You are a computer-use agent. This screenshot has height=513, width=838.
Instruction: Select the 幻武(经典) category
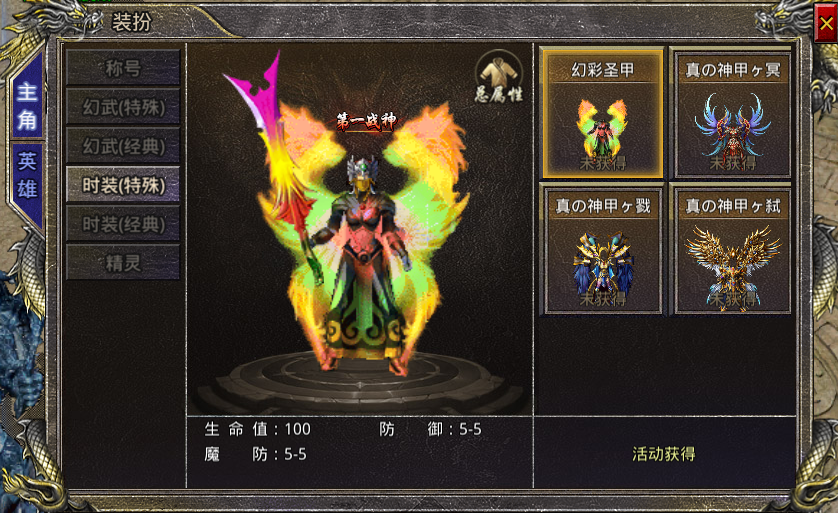click(123, 145)
